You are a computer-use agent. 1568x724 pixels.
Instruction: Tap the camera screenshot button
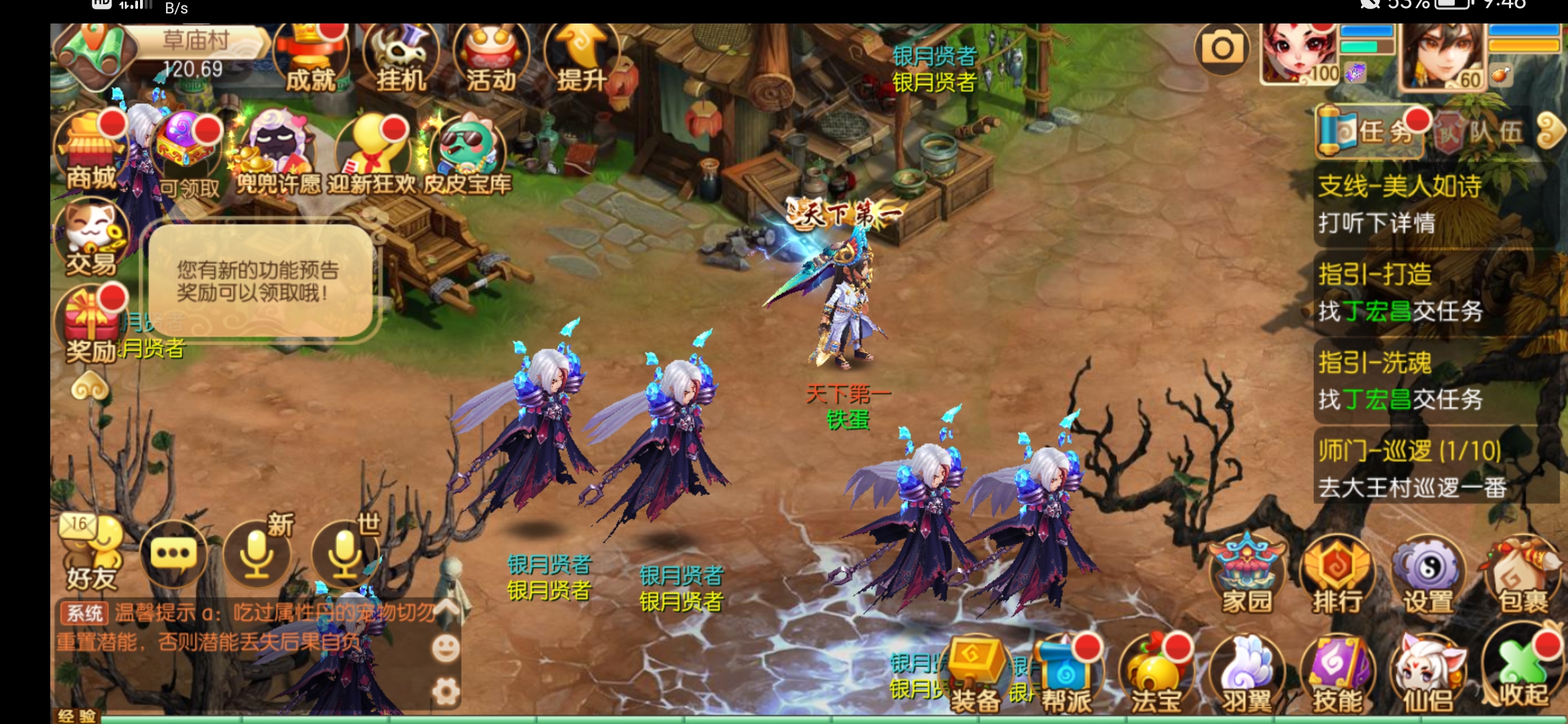(1222, 49)
